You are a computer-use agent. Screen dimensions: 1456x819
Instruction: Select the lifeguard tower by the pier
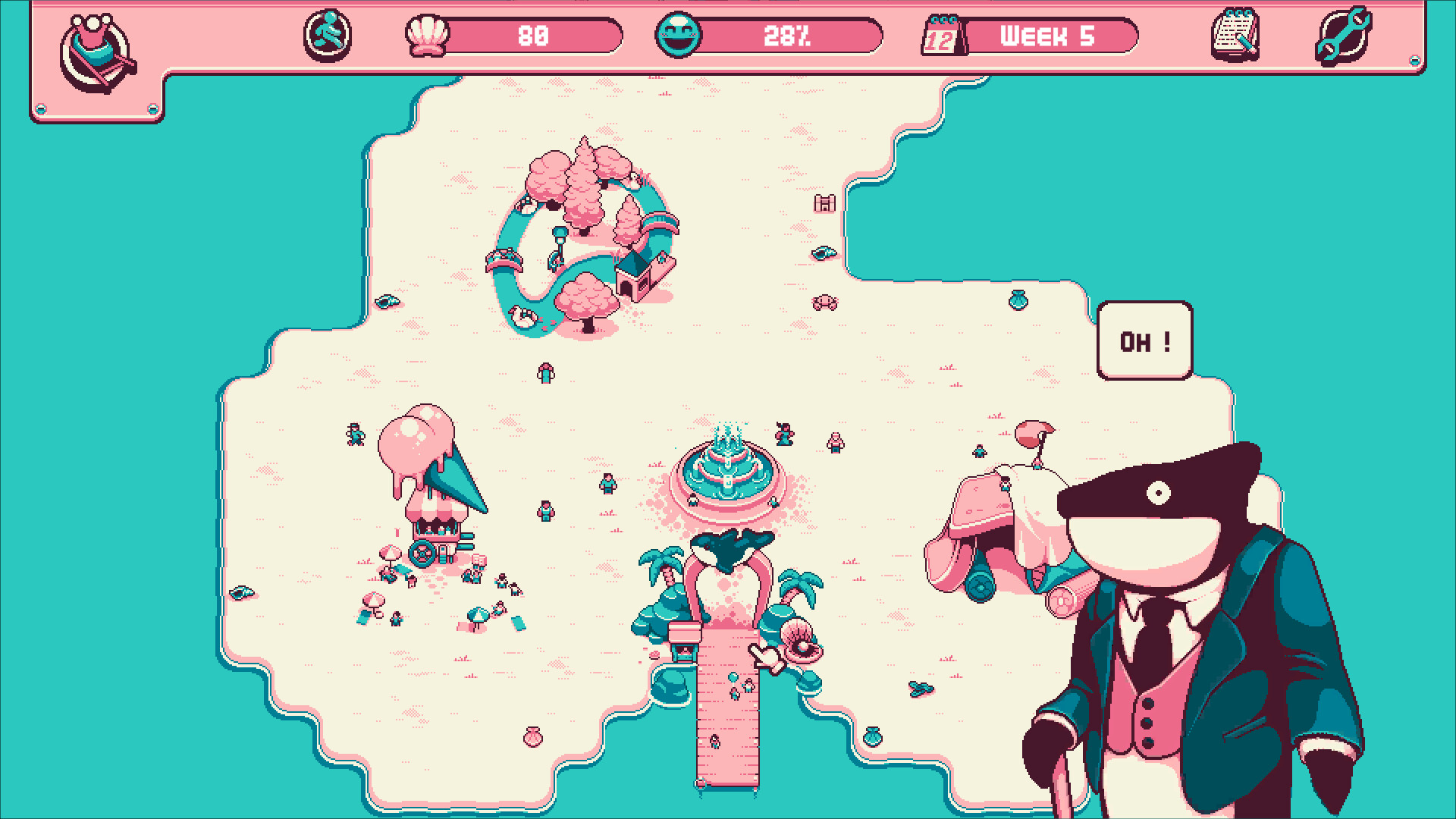(x=686, y=641)
